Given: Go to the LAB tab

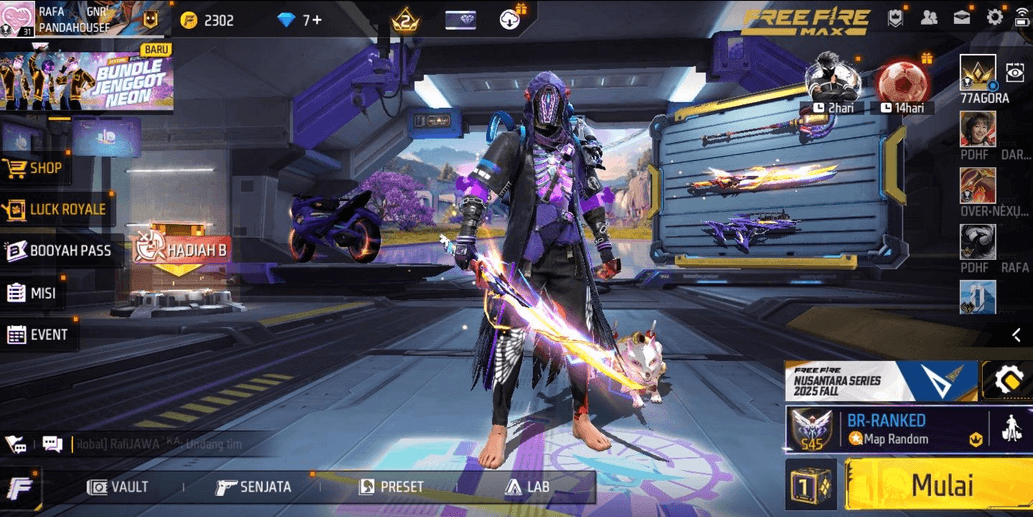Looking at the screenshot, I should [527, 487].
